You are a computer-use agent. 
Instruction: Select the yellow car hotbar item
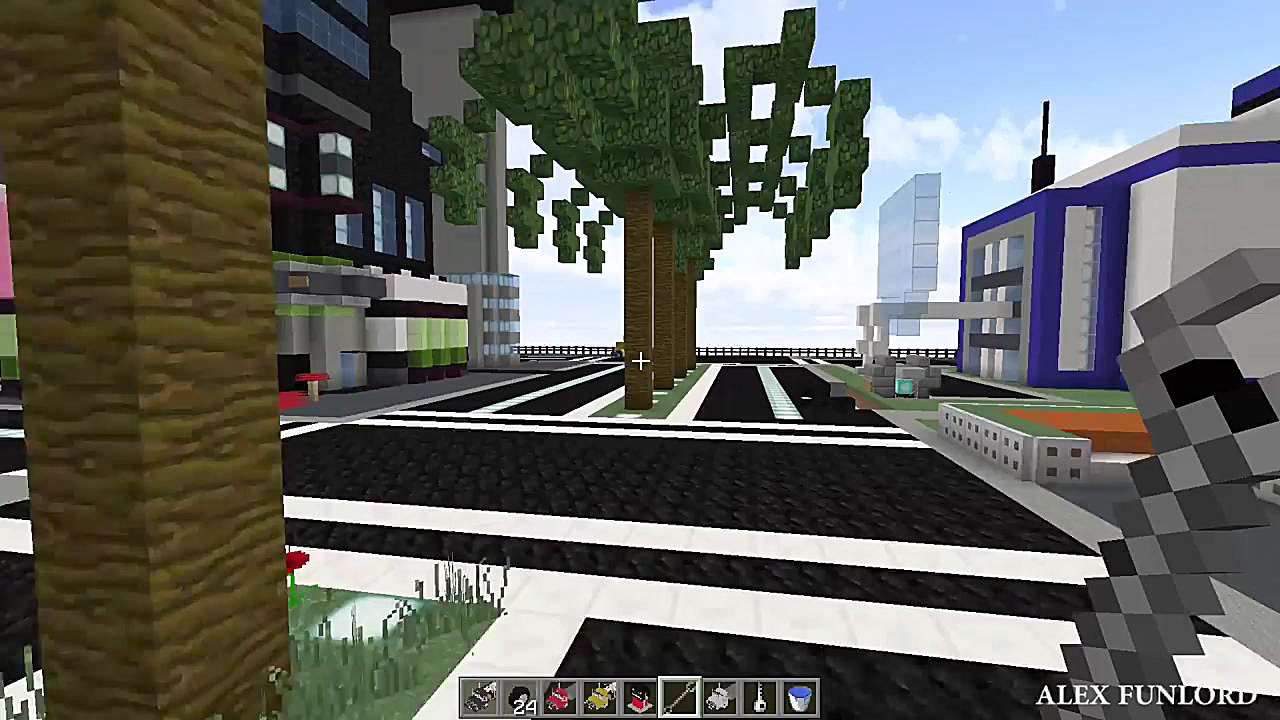[x=599, y=698]
